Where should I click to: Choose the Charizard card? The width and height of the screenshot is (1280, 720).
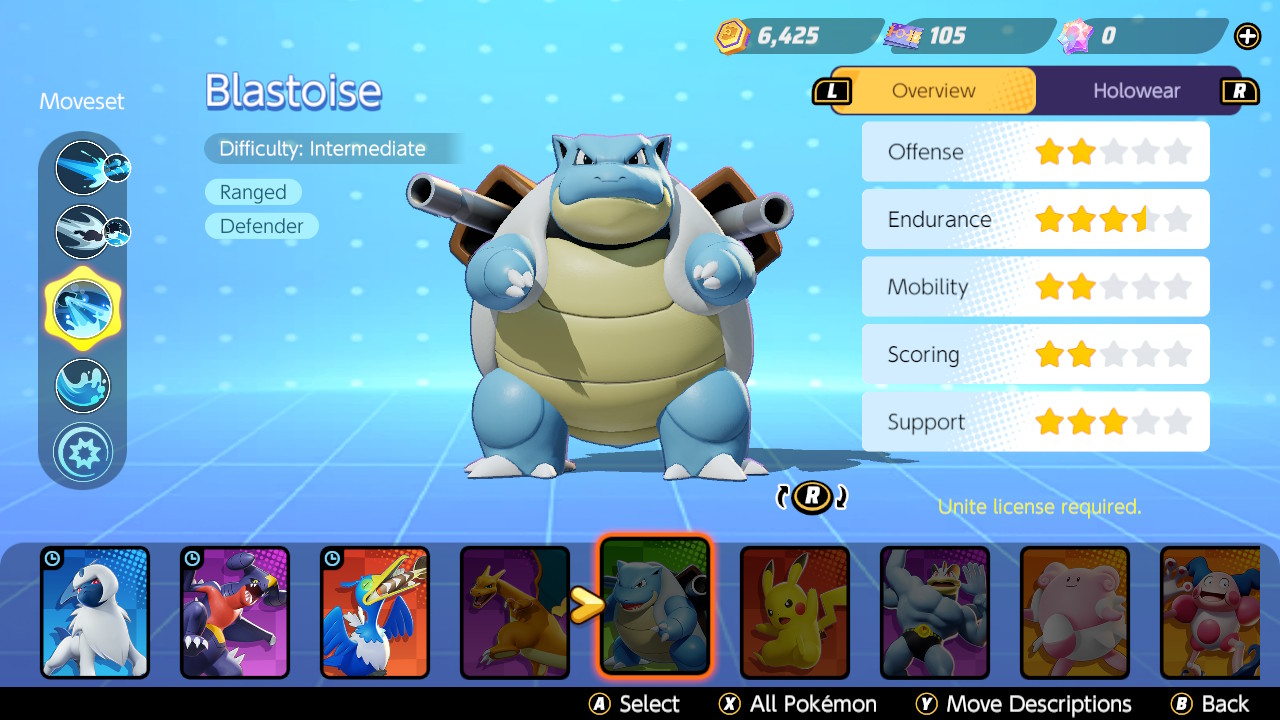pyautogui.click(x=514, y=611)
